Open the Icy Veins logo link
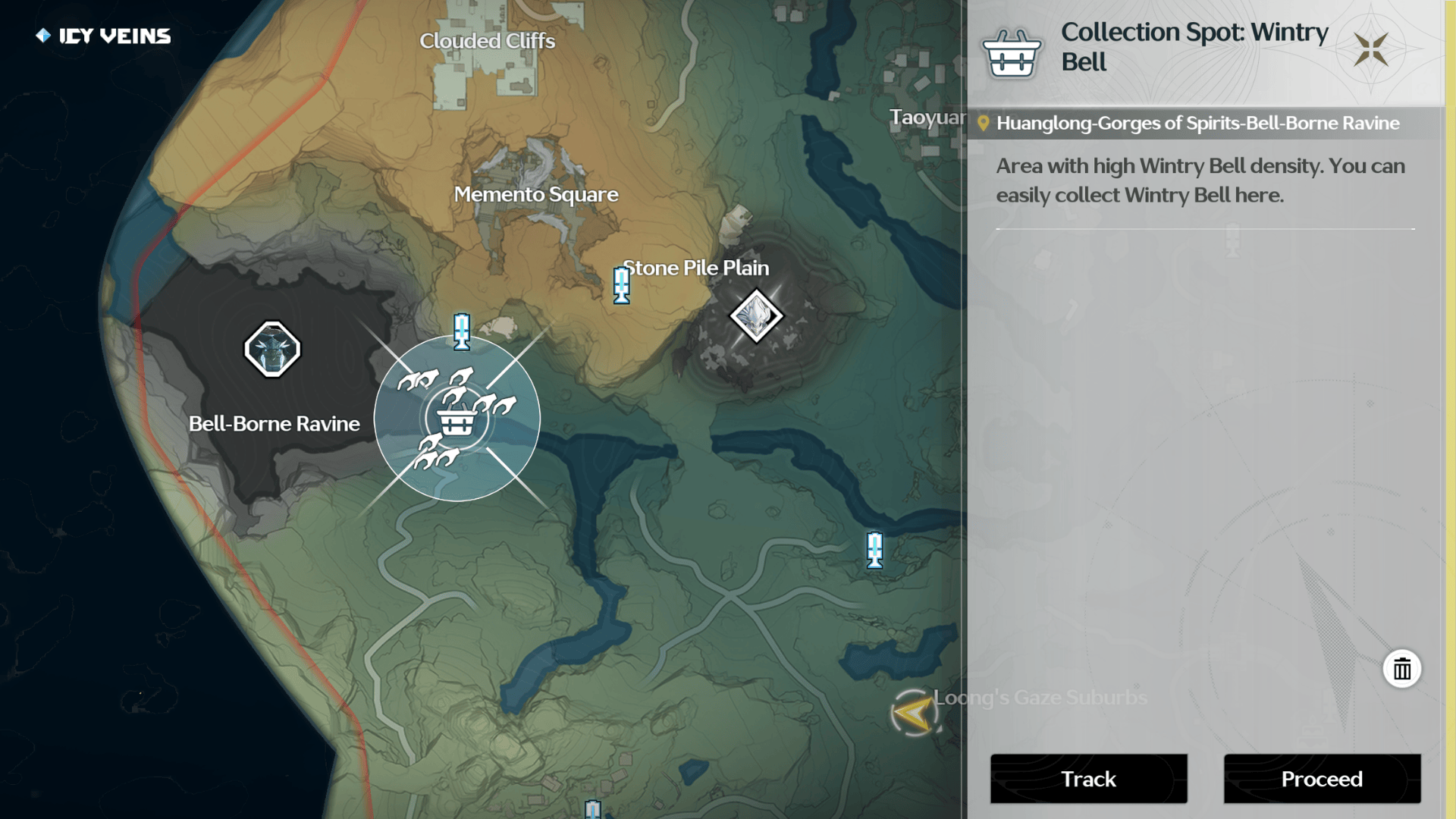The width and height of the screenshot is (1456, 819). click(x=104, y=36)
